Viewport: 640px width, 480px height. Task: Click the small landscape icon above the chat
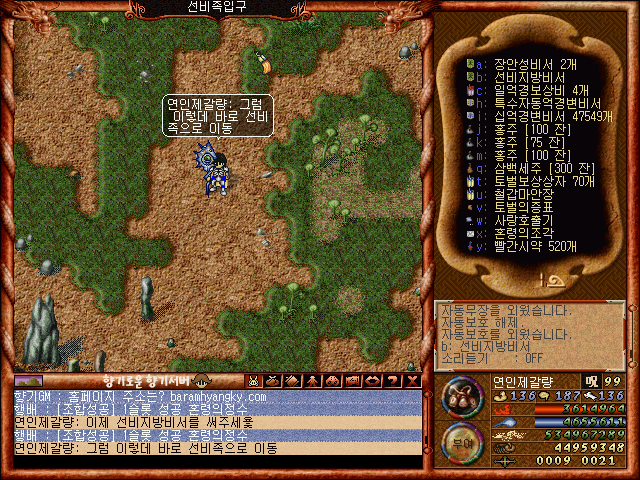click(29, 381)
